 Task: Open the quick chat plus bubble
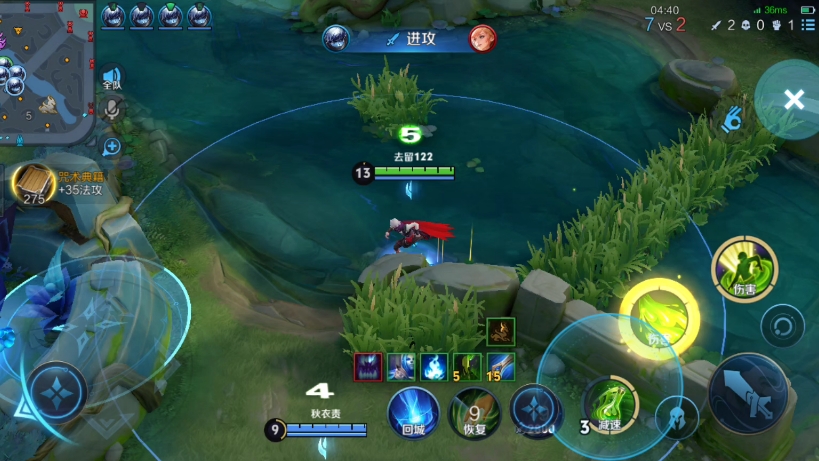[112, 147]
